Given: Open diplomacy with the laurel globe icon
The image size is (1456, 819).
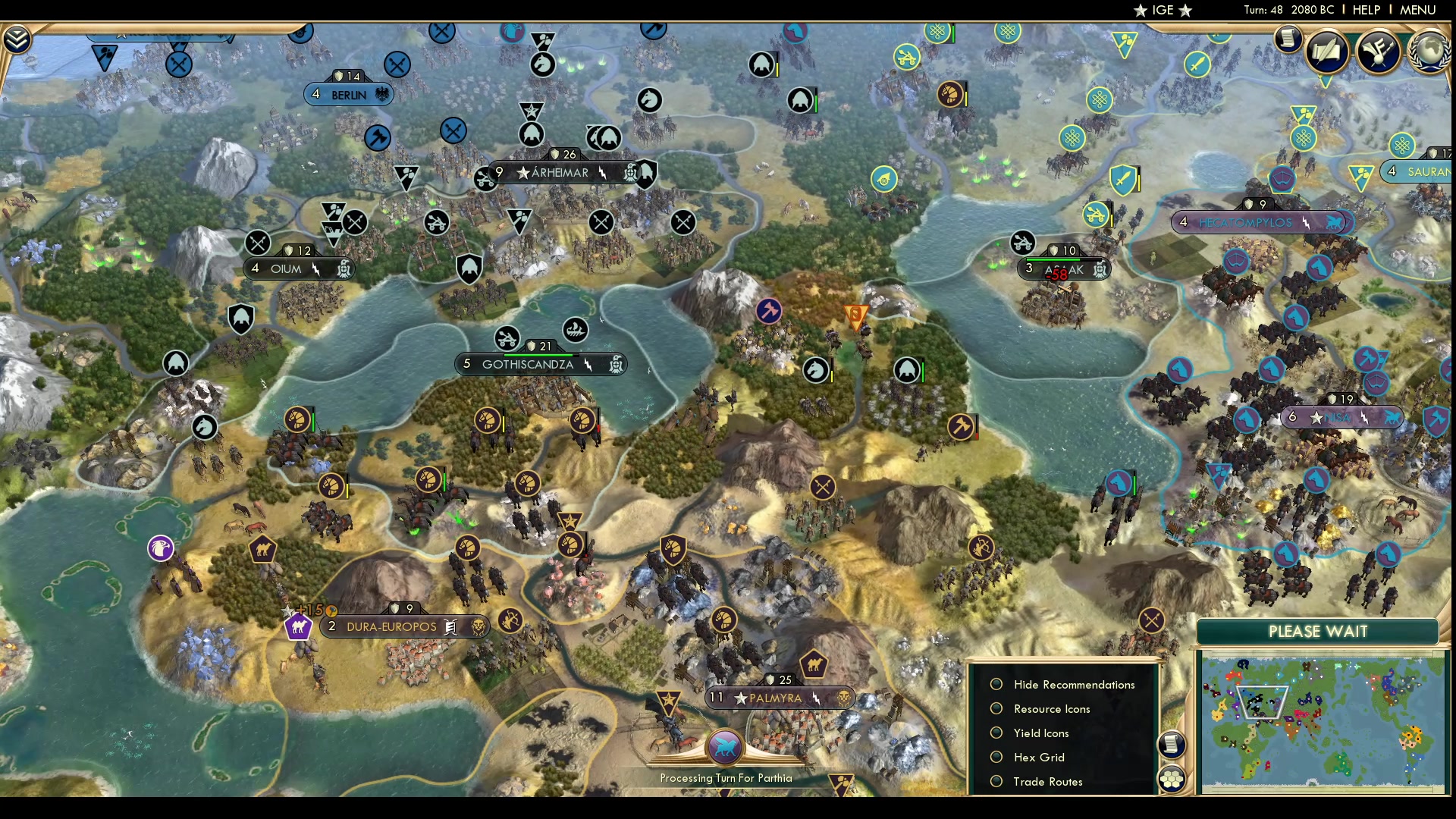Looking at the screenshot, I should pos(1429,51).
